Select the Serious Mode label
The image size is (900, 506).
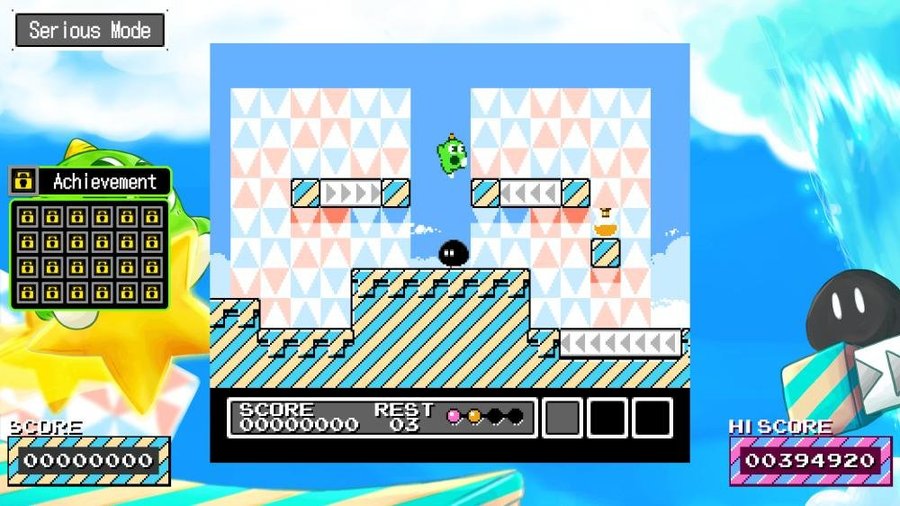pos(89,30)
